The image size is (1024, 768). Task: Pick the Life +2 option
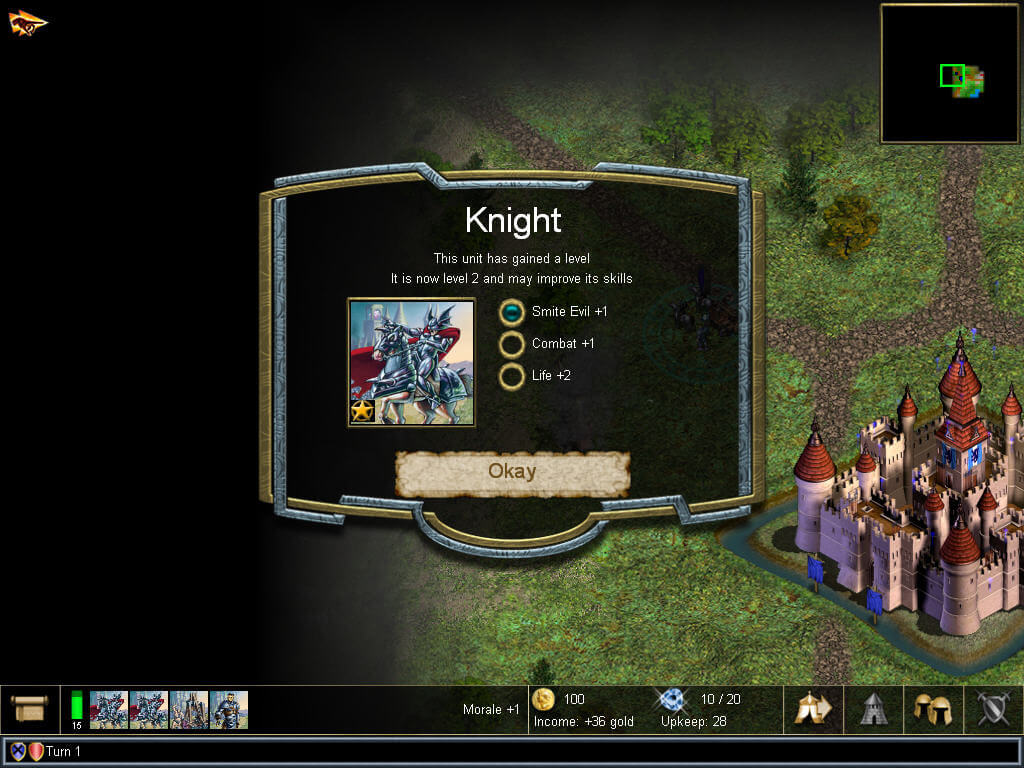[512, 376]
